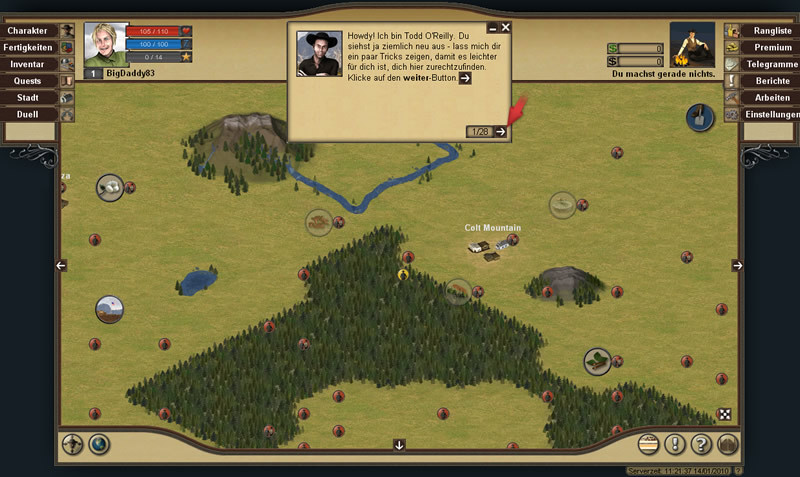The height and width of the screenshot is (477, 800).
Task: Open the Premium menu
Action: coord(773,47)
